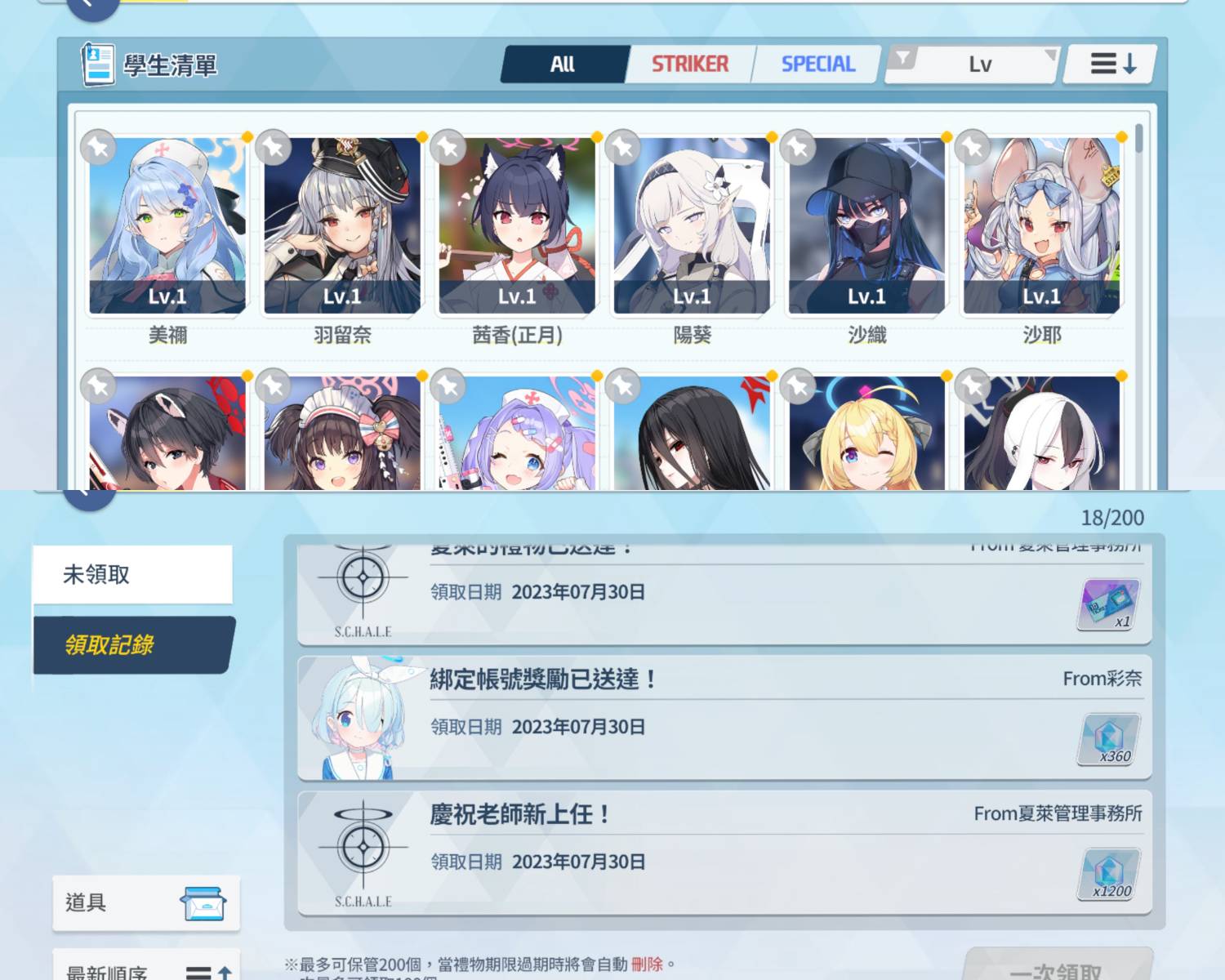The width and height of the screenshot is (1225, 980).
Task: Switch to the STRIKER tab
Action: [690, 62]
